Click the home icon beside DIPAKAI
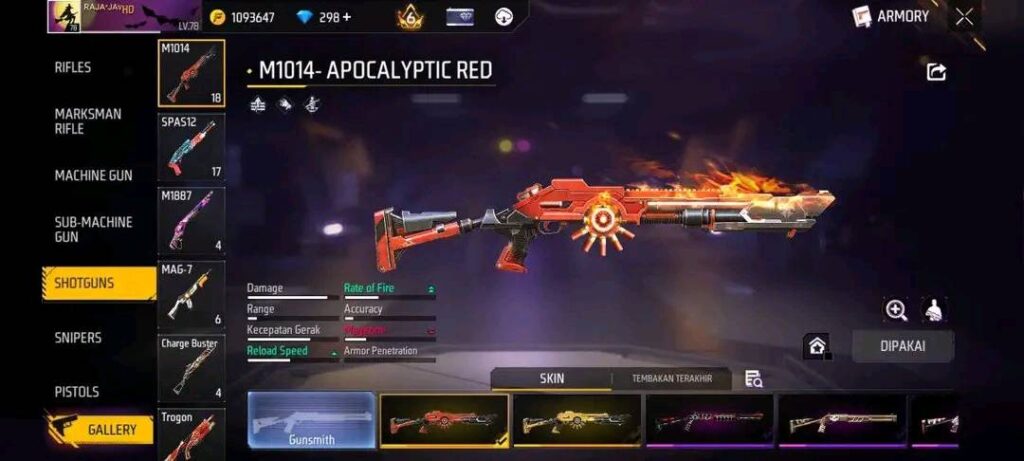This screenshot has width=1024, height=461. (x=817, y=346)
